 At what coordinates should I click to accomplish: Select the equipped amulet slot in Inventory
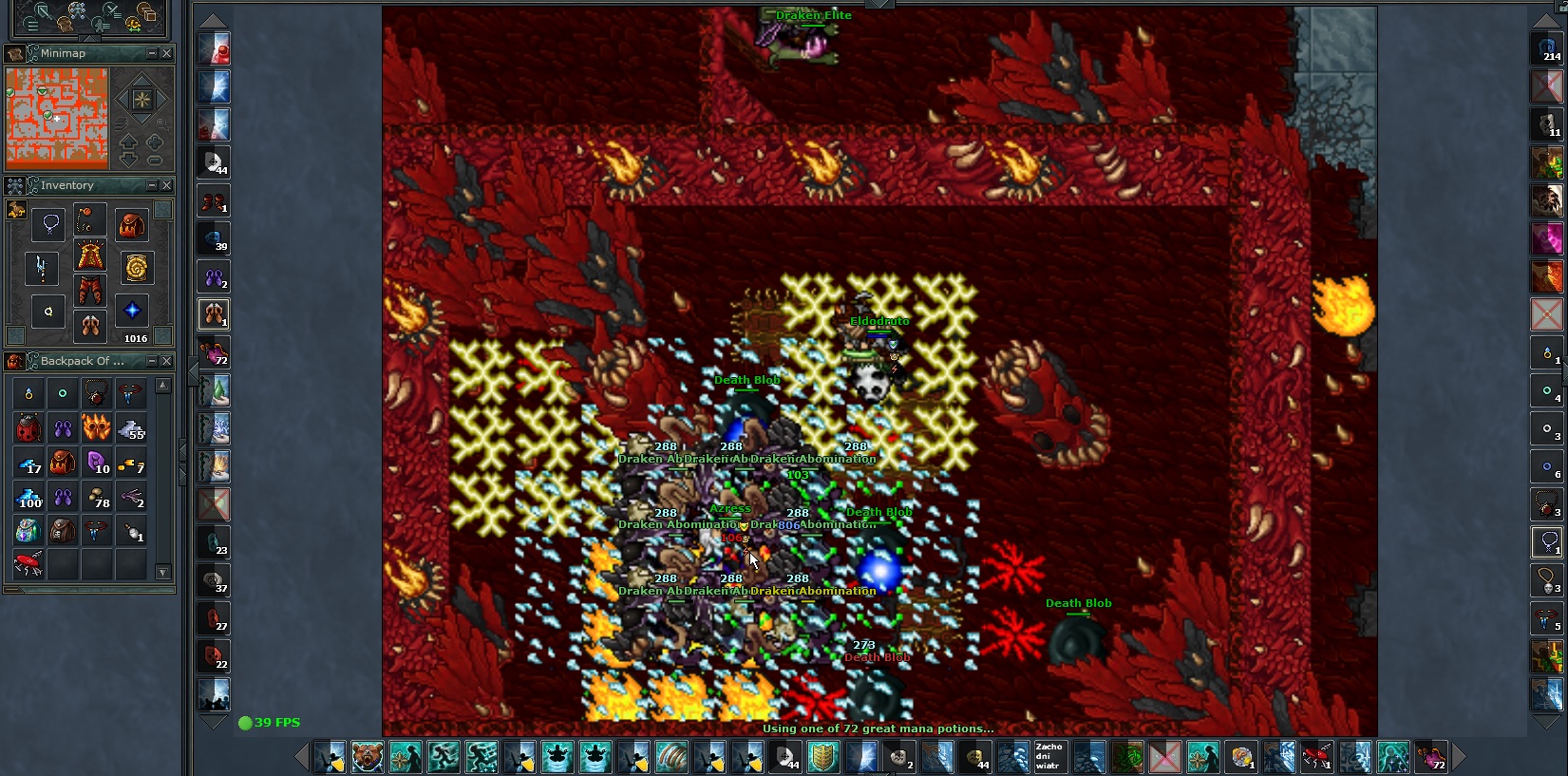[x=49, y=224]
